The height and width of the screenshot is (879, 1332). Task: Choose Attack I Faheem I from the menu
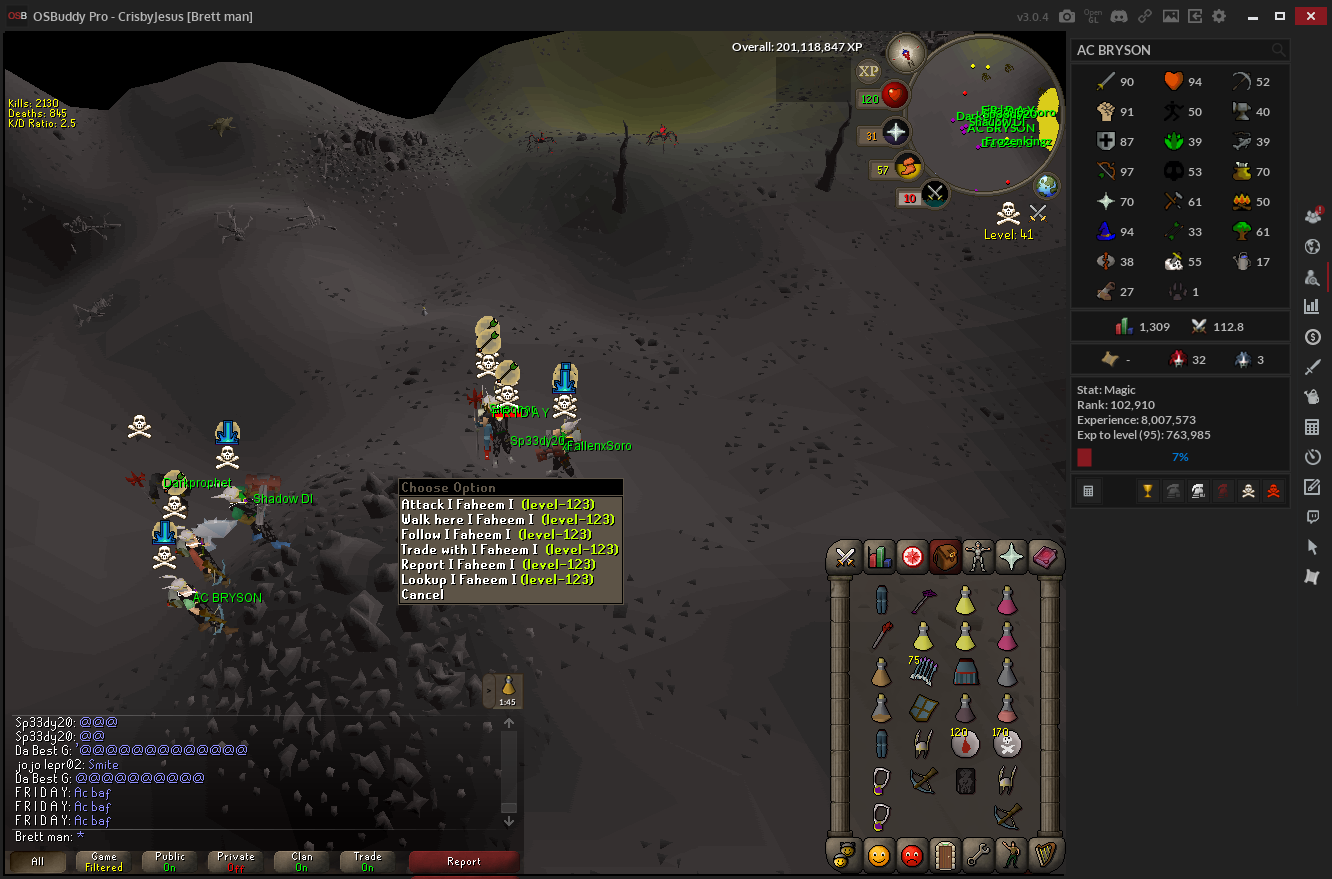[497, 505]
